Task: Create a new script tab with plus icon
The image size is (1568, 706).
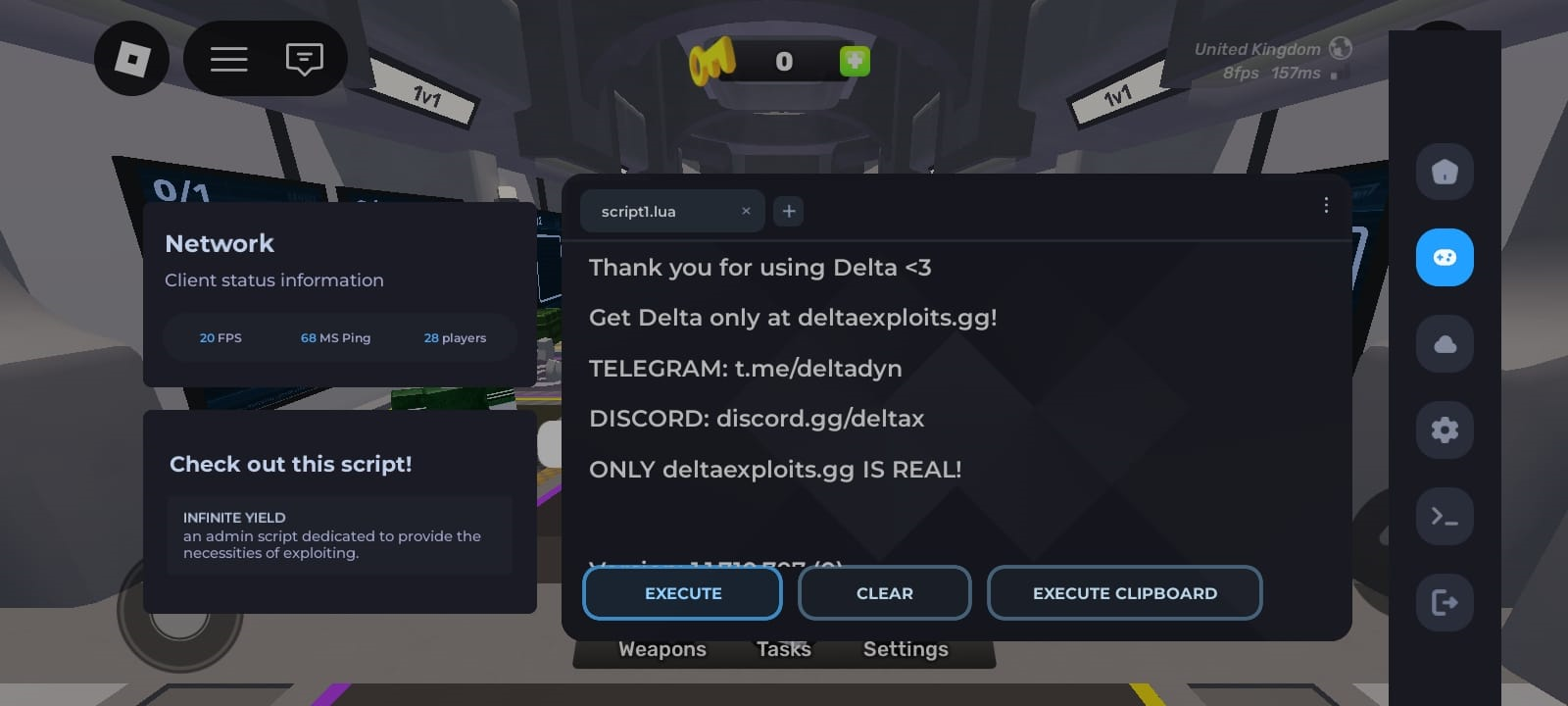Action: coord(788,210)
